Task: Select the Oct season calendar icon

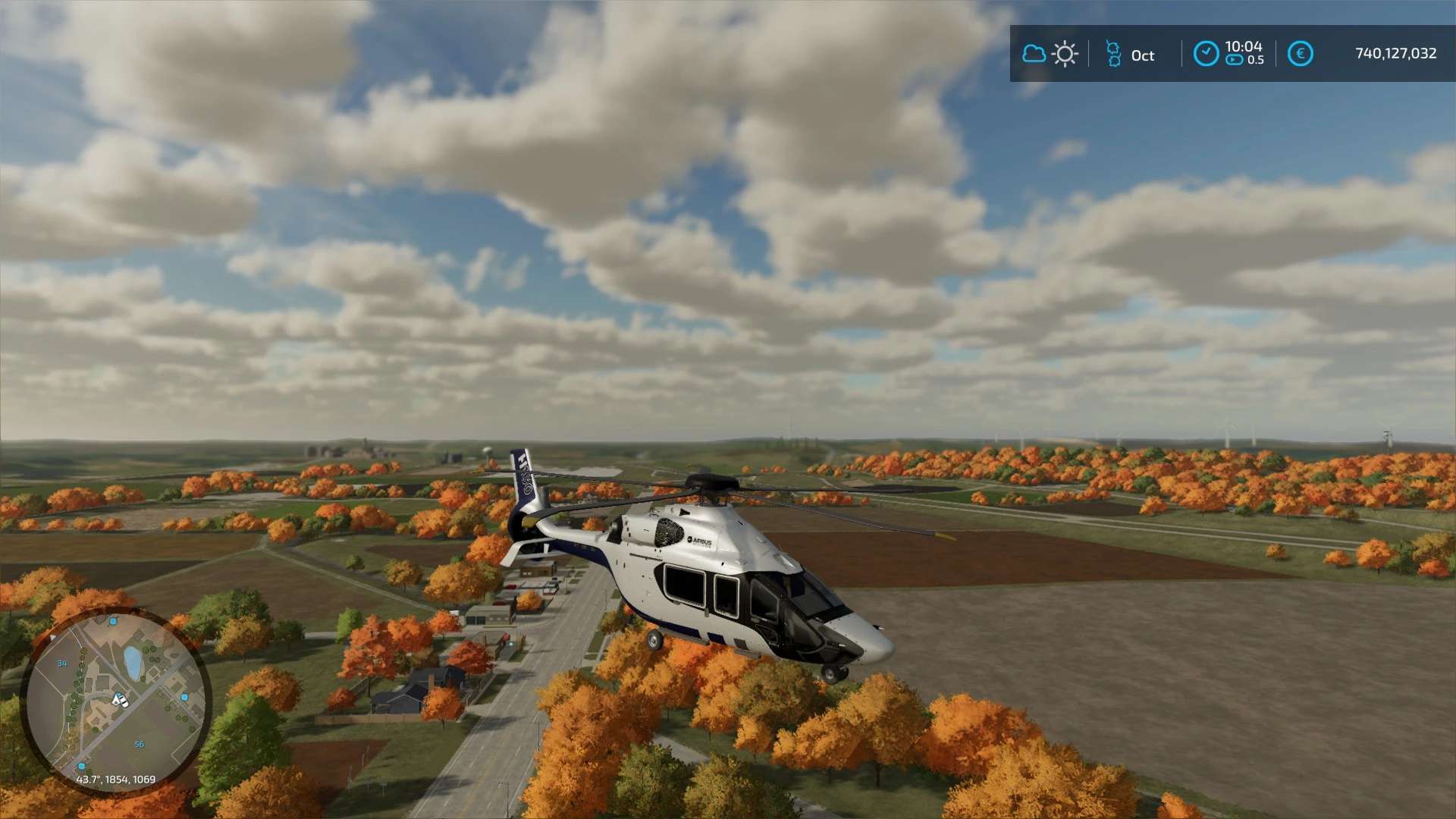Action: pos(1113,54)
